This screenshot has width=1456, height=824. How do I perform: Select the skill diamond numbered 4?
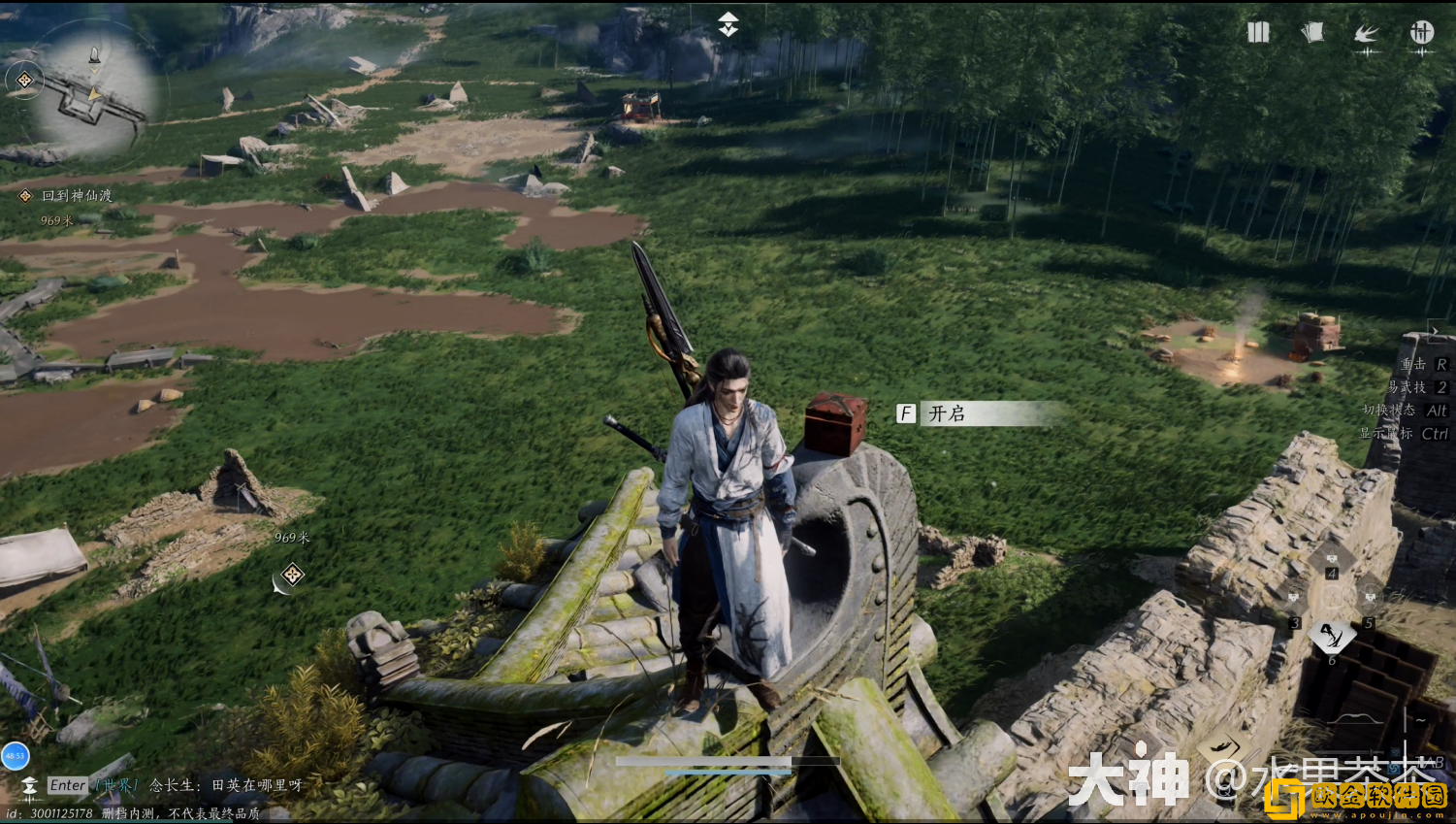(x=1332, y=560)
